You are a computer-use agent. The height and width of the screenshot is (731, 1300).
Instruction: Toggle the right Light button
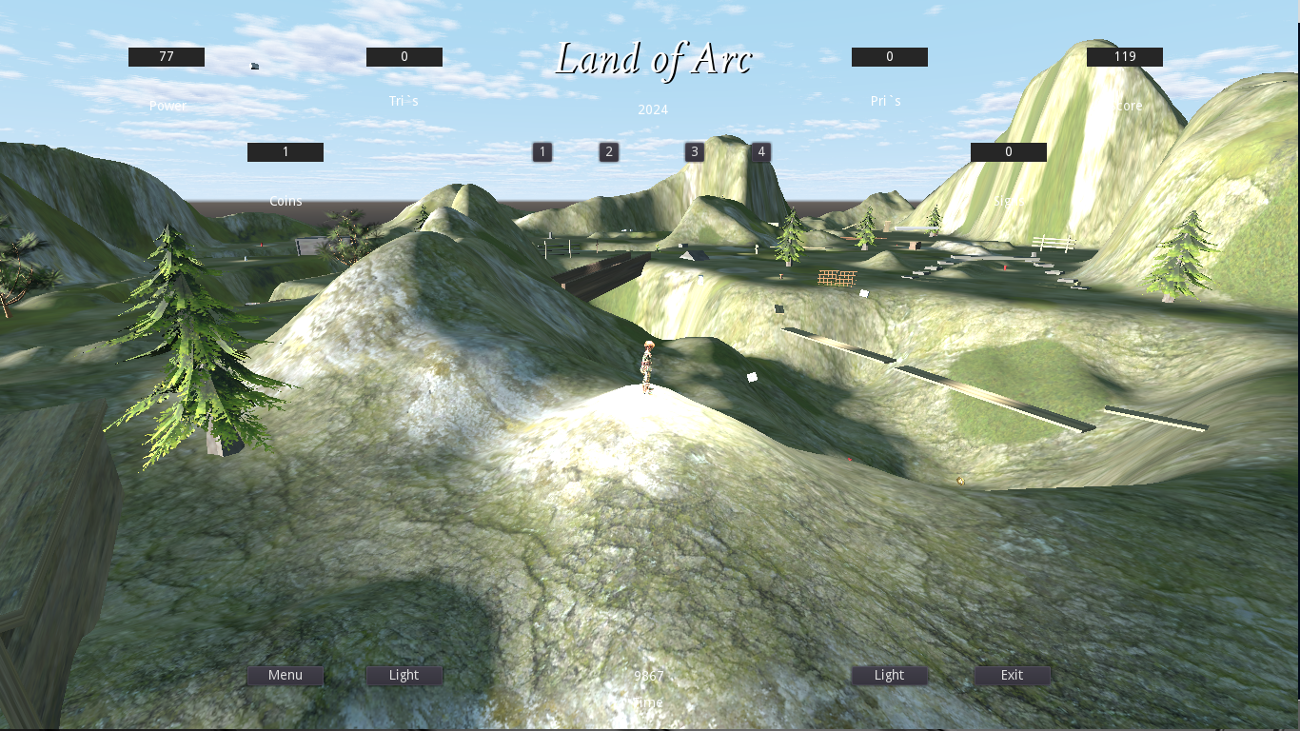889,675
